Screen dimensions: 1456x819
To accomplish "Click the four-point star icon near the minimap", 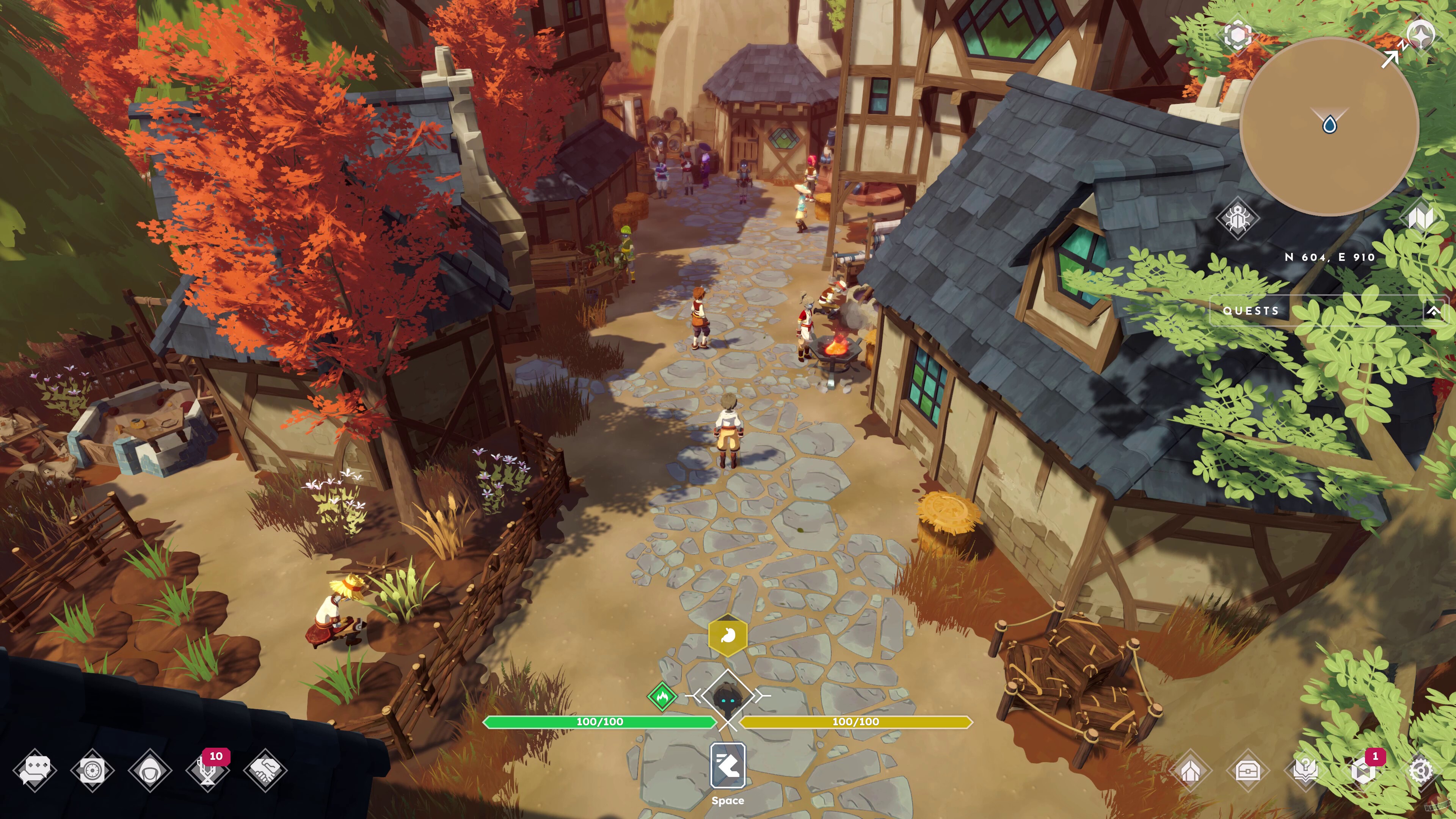I will [x=1420, y=36].
